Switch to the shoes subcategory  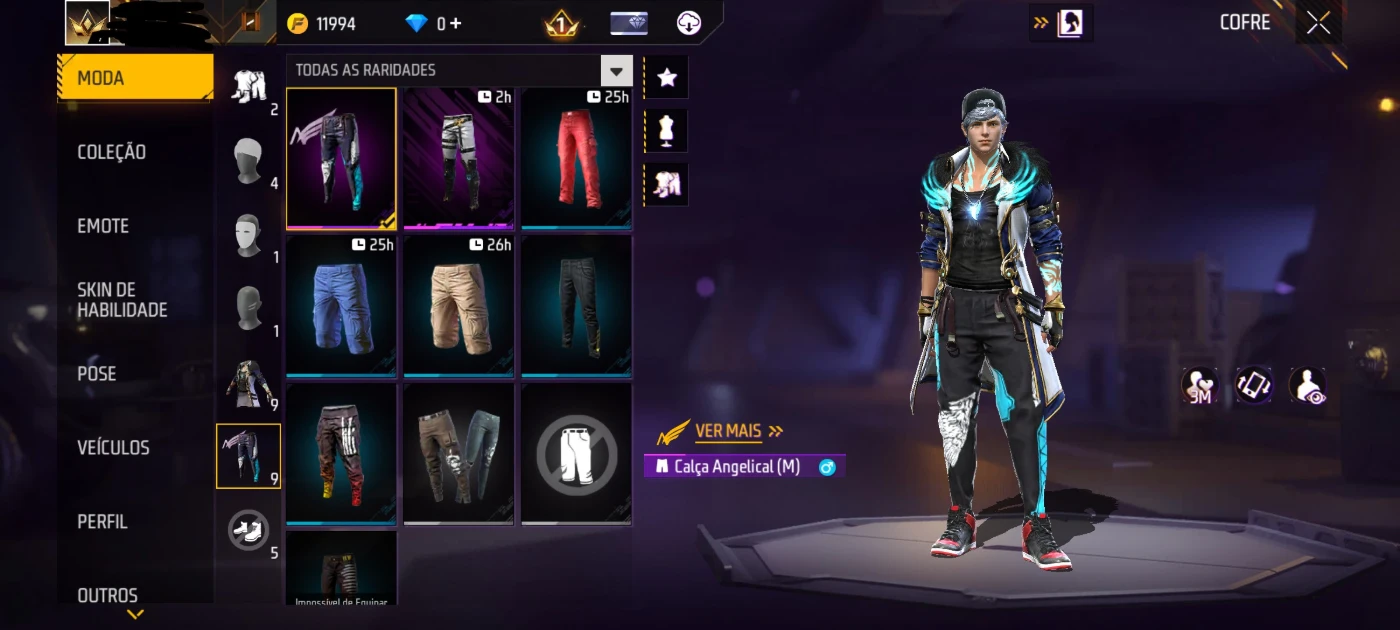click(x=246, y=529)
